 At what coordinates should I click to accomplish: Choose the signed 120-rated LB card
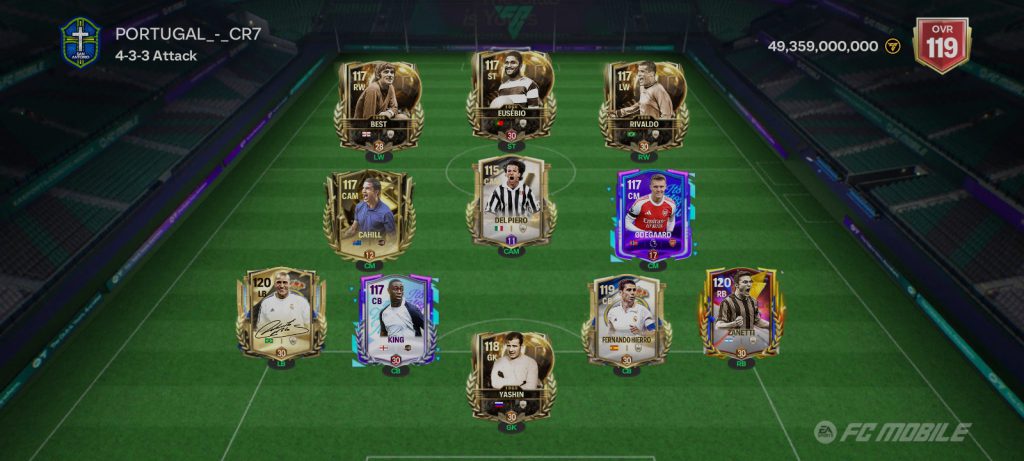point(281,311)
